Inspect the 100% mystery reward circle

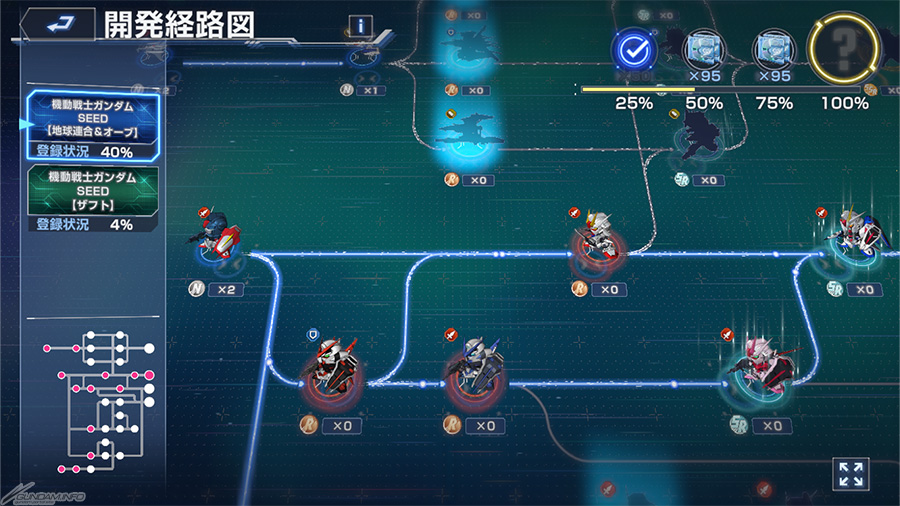coord(843,50)
